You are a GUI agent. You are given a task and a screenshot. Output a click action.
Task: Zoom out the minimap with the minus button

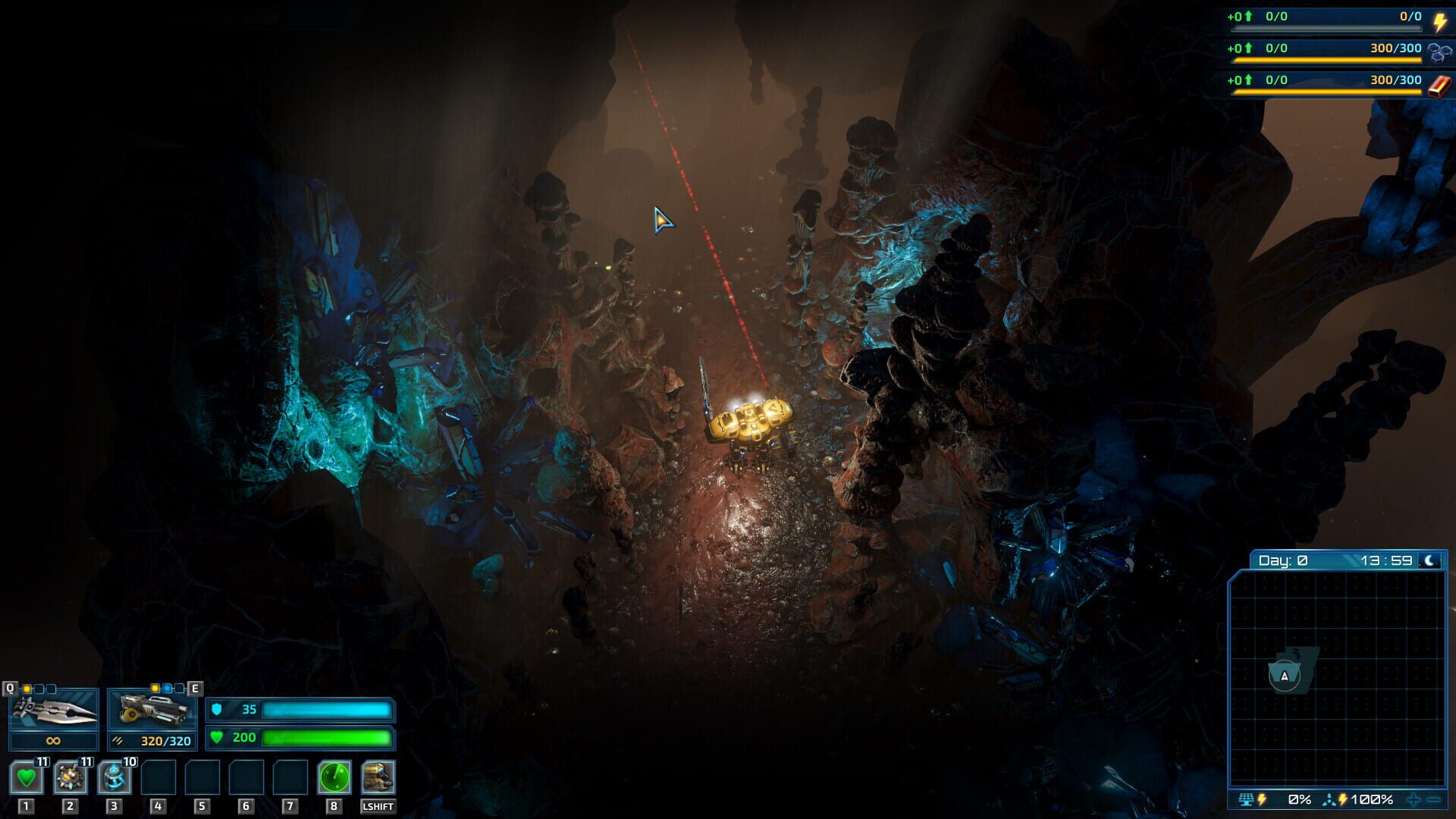[x=1434, y=799]
